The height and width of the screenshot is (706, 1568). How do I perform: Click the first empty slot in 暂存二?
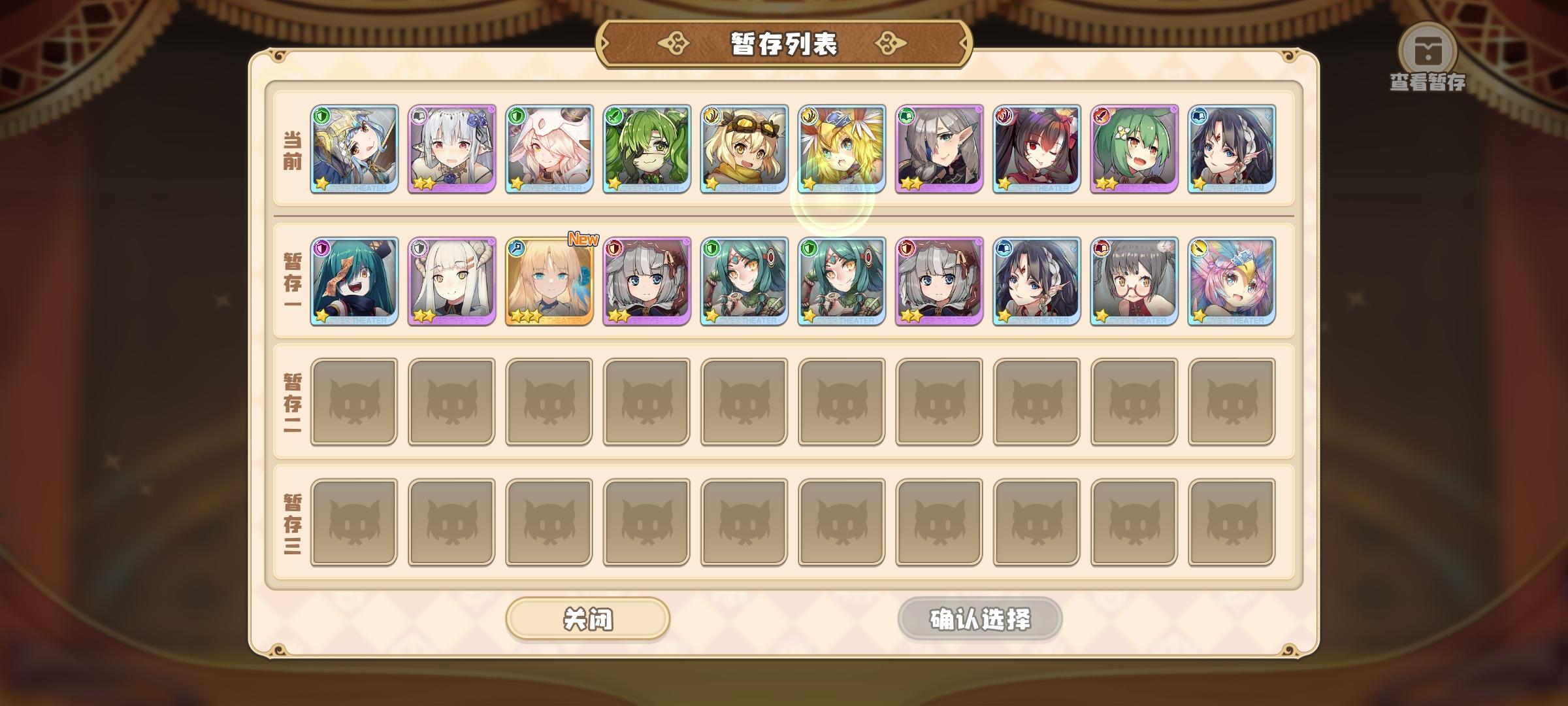tap(353, 400)
